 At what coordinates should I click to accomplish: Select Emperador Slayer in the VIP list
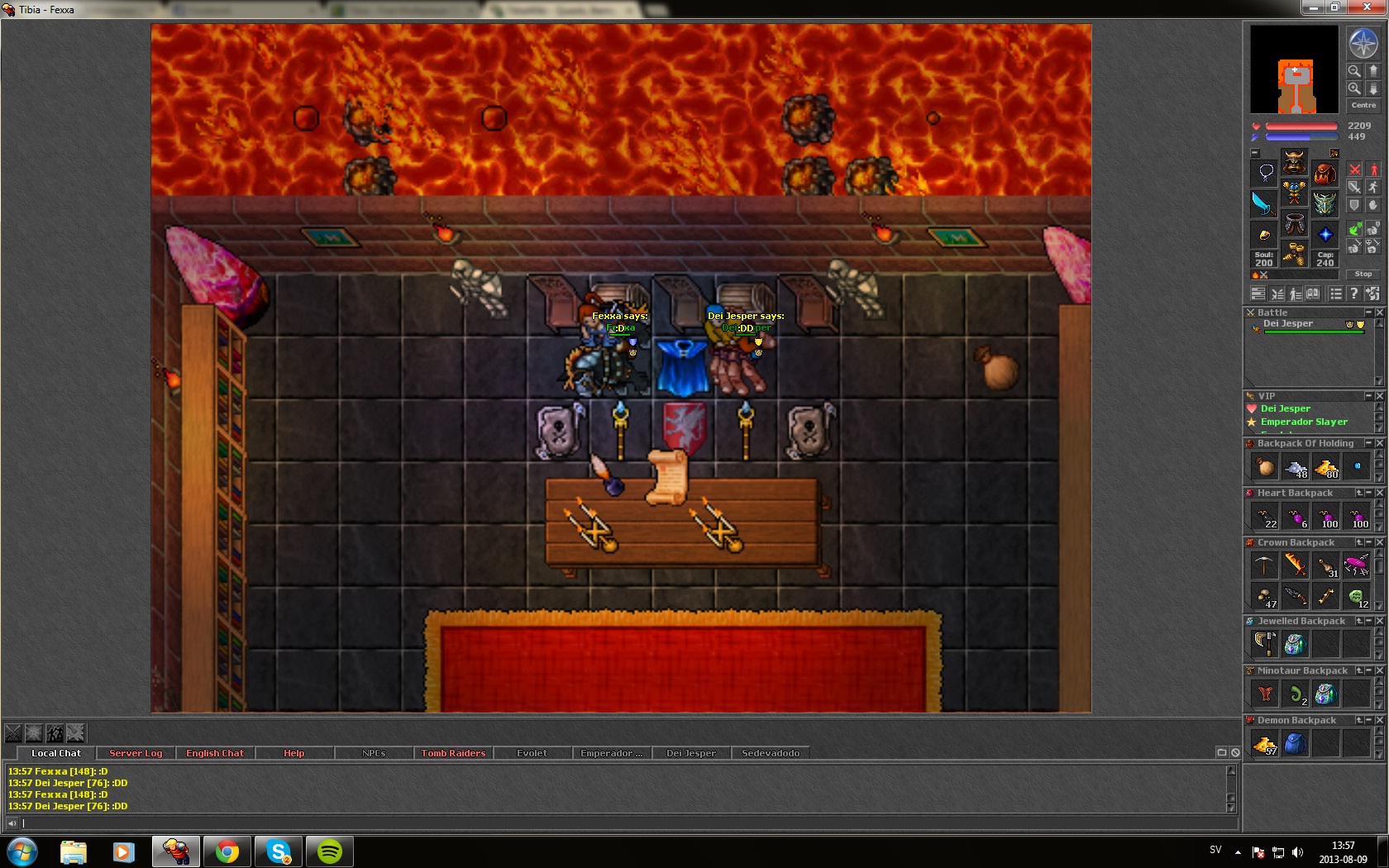tap(1304, 422)
